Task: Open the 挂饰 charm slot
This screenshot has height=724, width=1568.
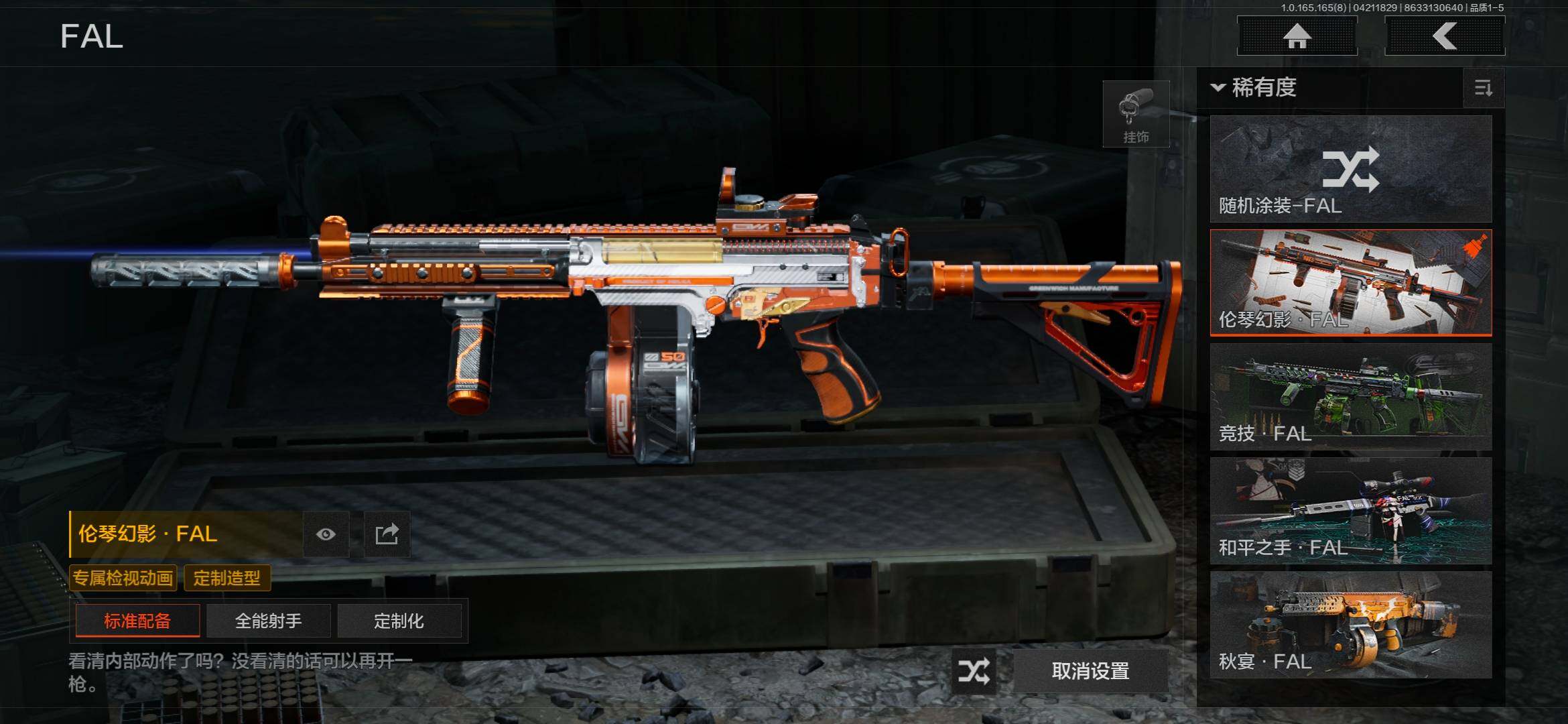Action: 1136,115
